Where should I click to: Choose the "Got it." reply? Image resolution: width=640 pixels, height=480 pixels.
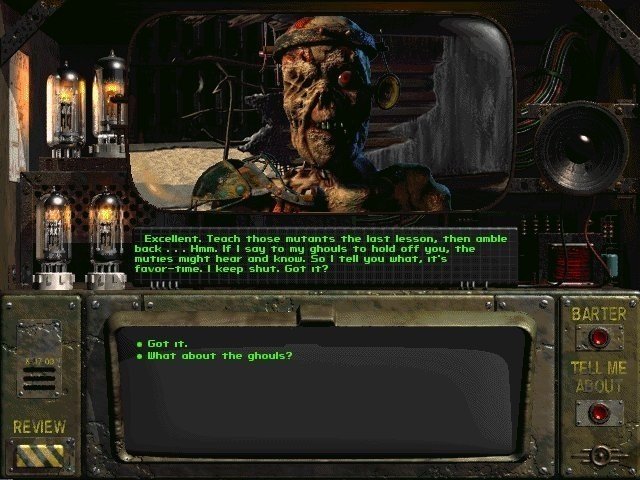[x=166, y=343]
